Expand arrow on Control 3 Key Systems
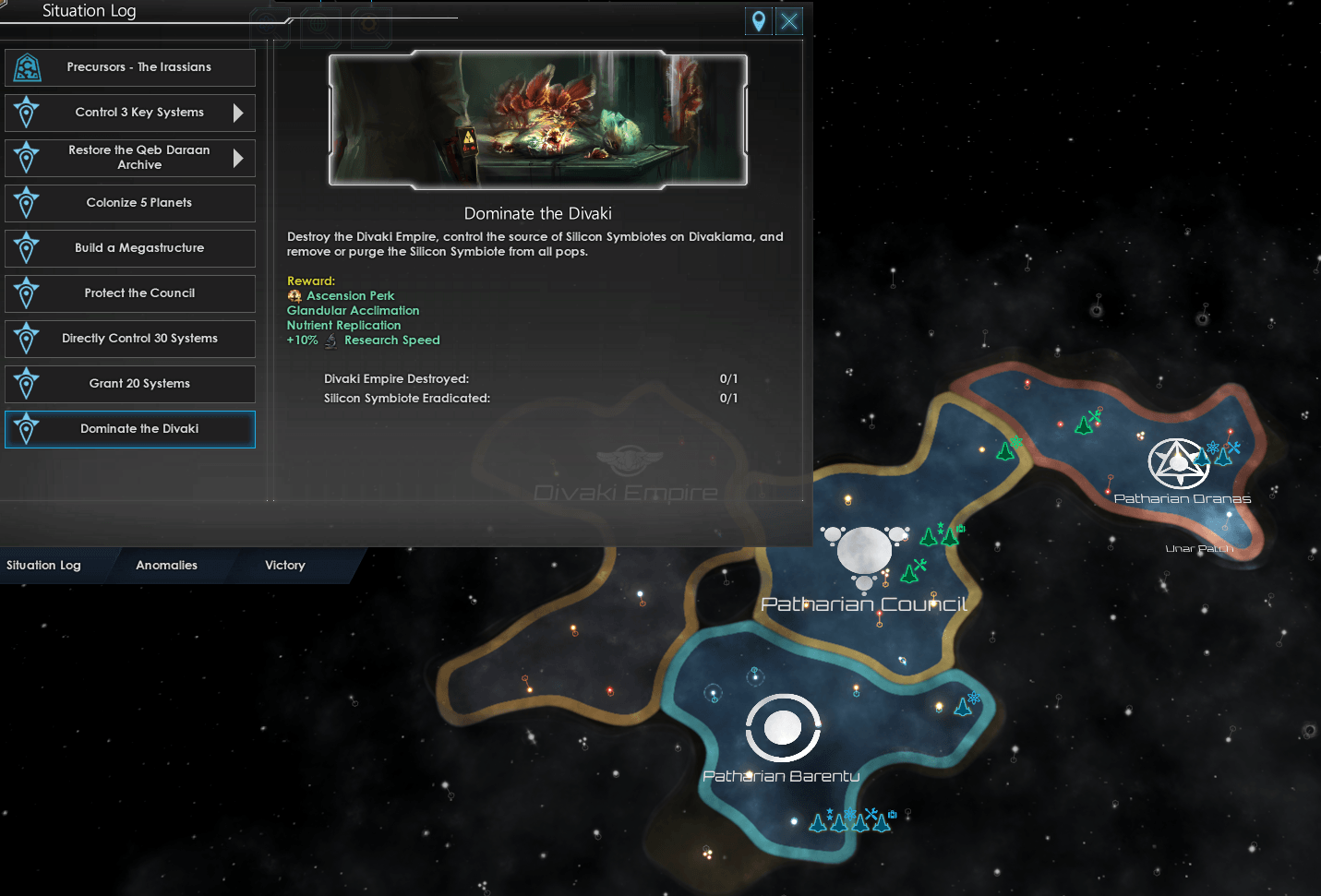 click(x=238, y=113)
